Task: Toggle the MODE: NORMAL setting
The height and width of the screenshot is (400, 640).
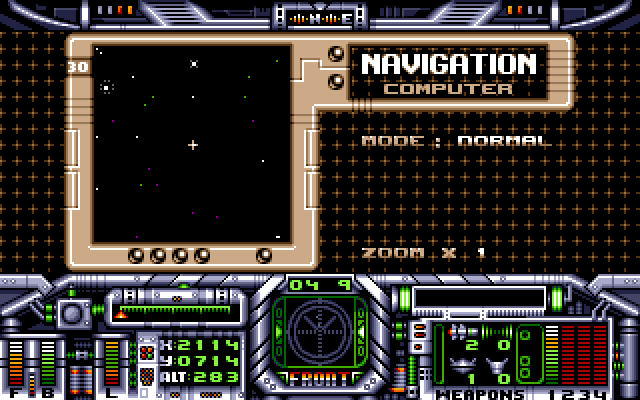Action: pos(457,141)
